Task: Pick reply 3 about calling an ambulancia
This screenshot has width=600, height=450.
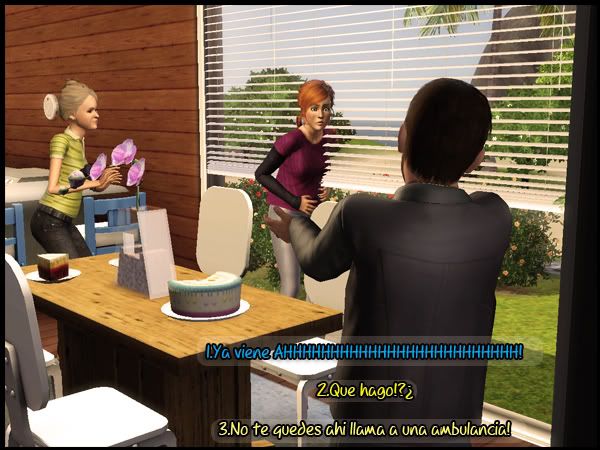Action: (365, 429)
